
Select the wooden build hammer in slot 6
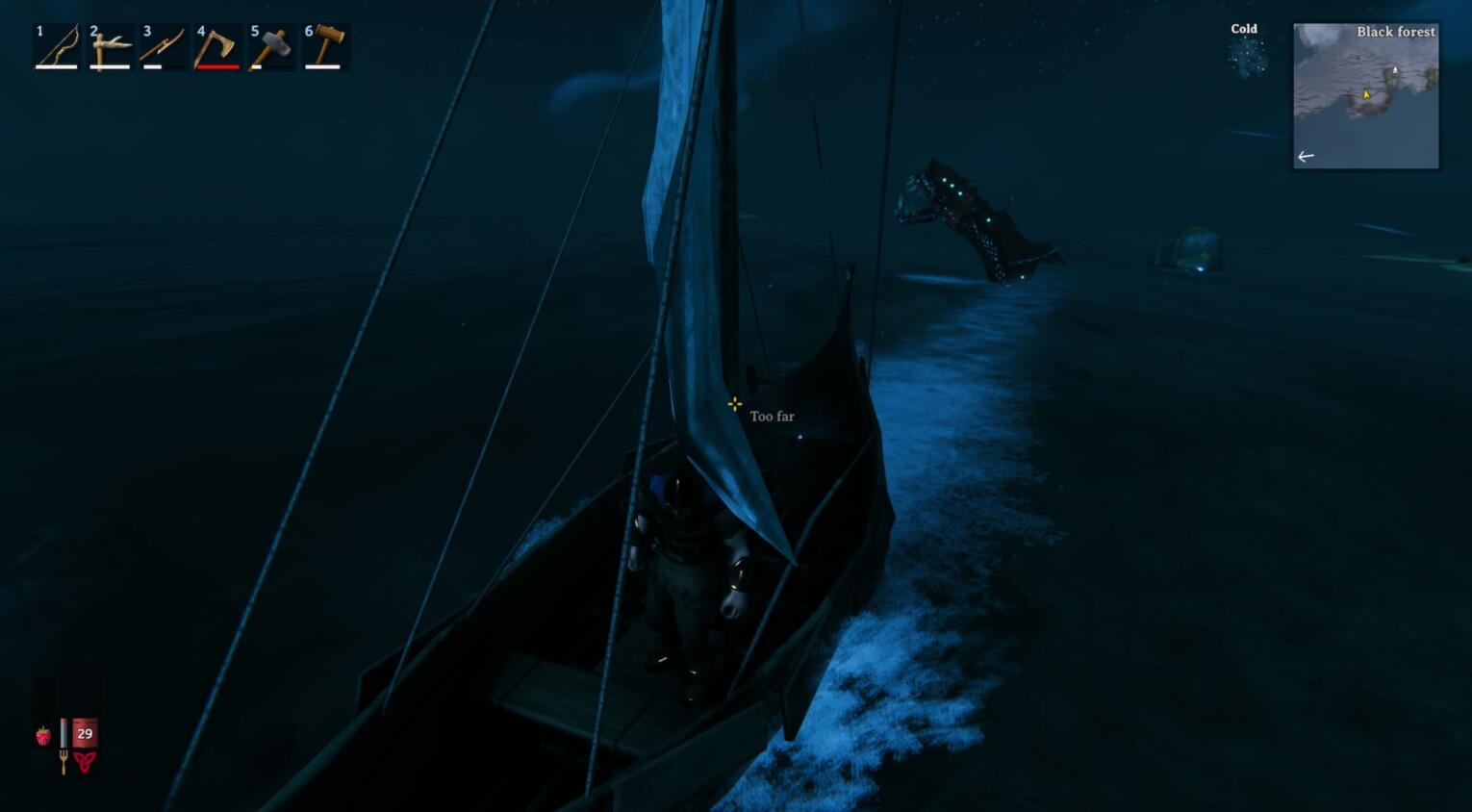[x=324, y=46]
